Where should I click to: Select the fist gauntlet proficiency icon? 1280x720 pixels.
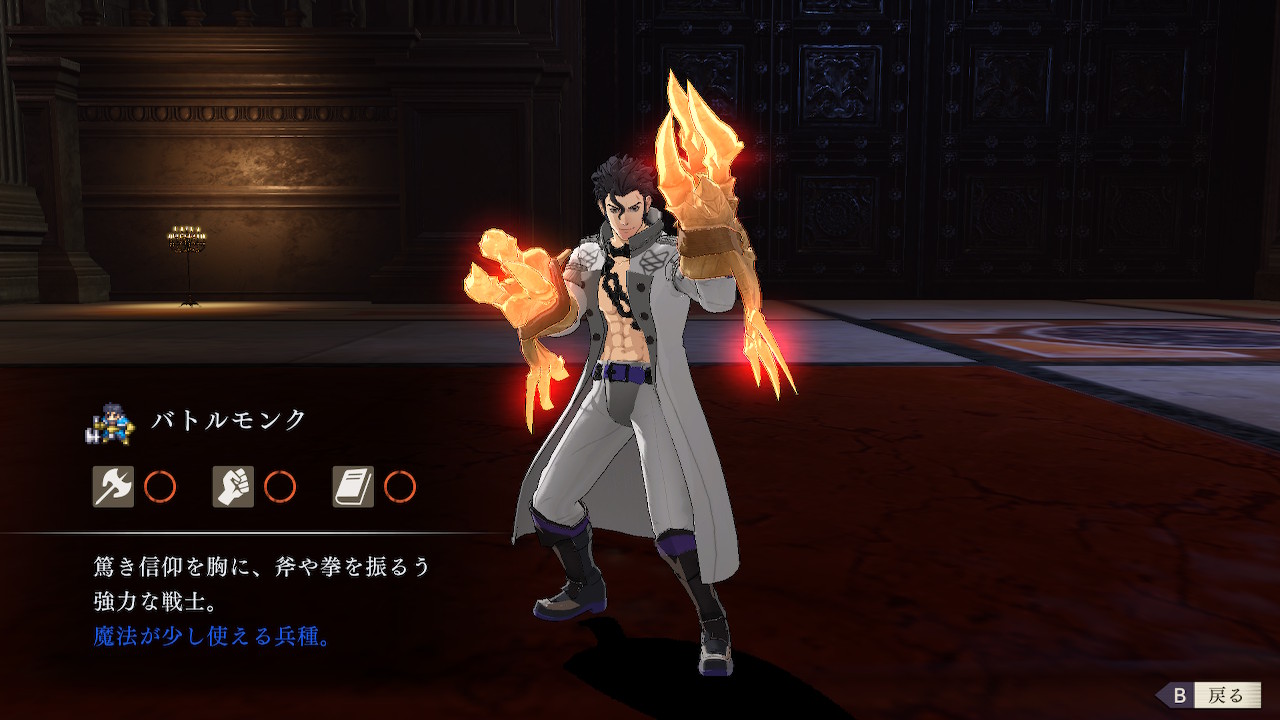(233, 487)
